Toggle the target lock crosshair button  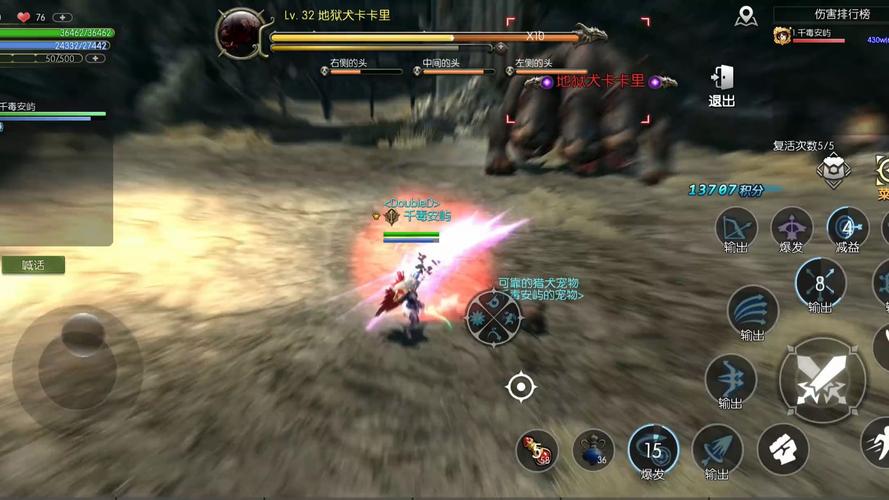point(521,386)
